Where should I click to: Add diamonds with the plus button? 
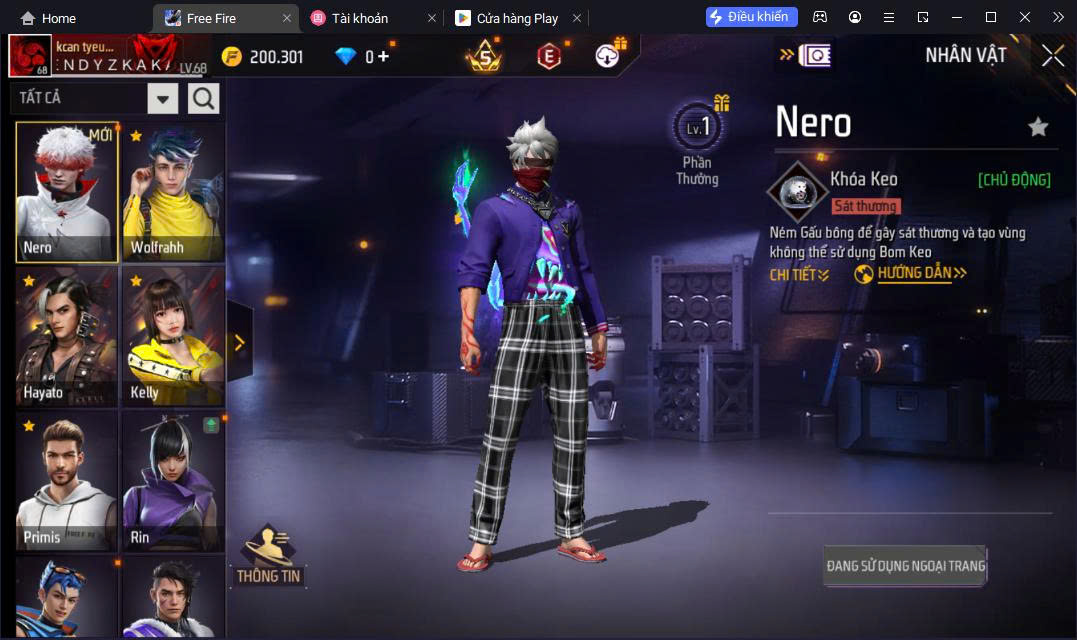point(383,57)
